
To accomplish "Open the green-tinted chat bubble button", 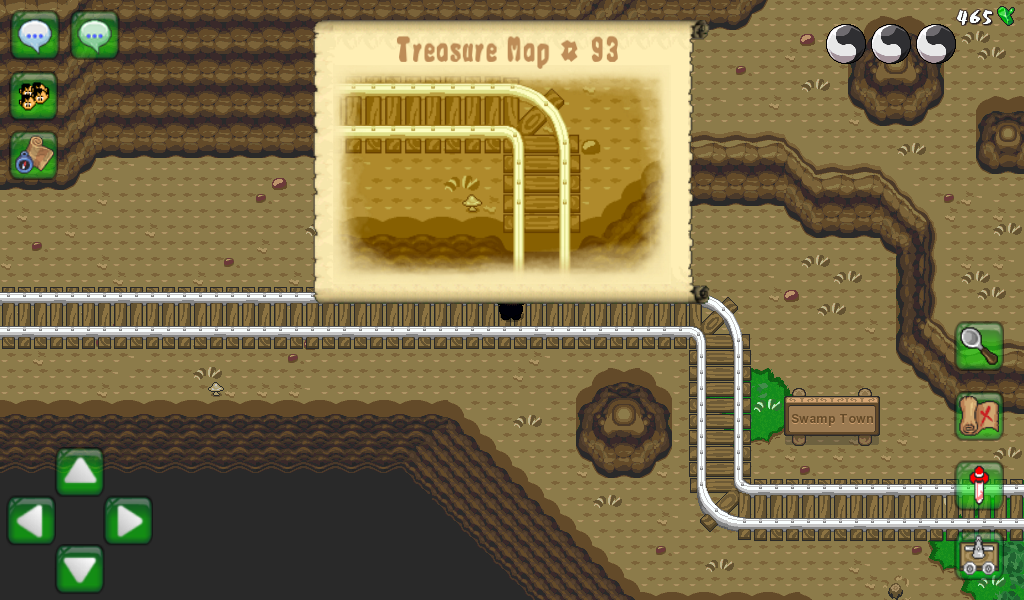I will (x=95, y=36).
